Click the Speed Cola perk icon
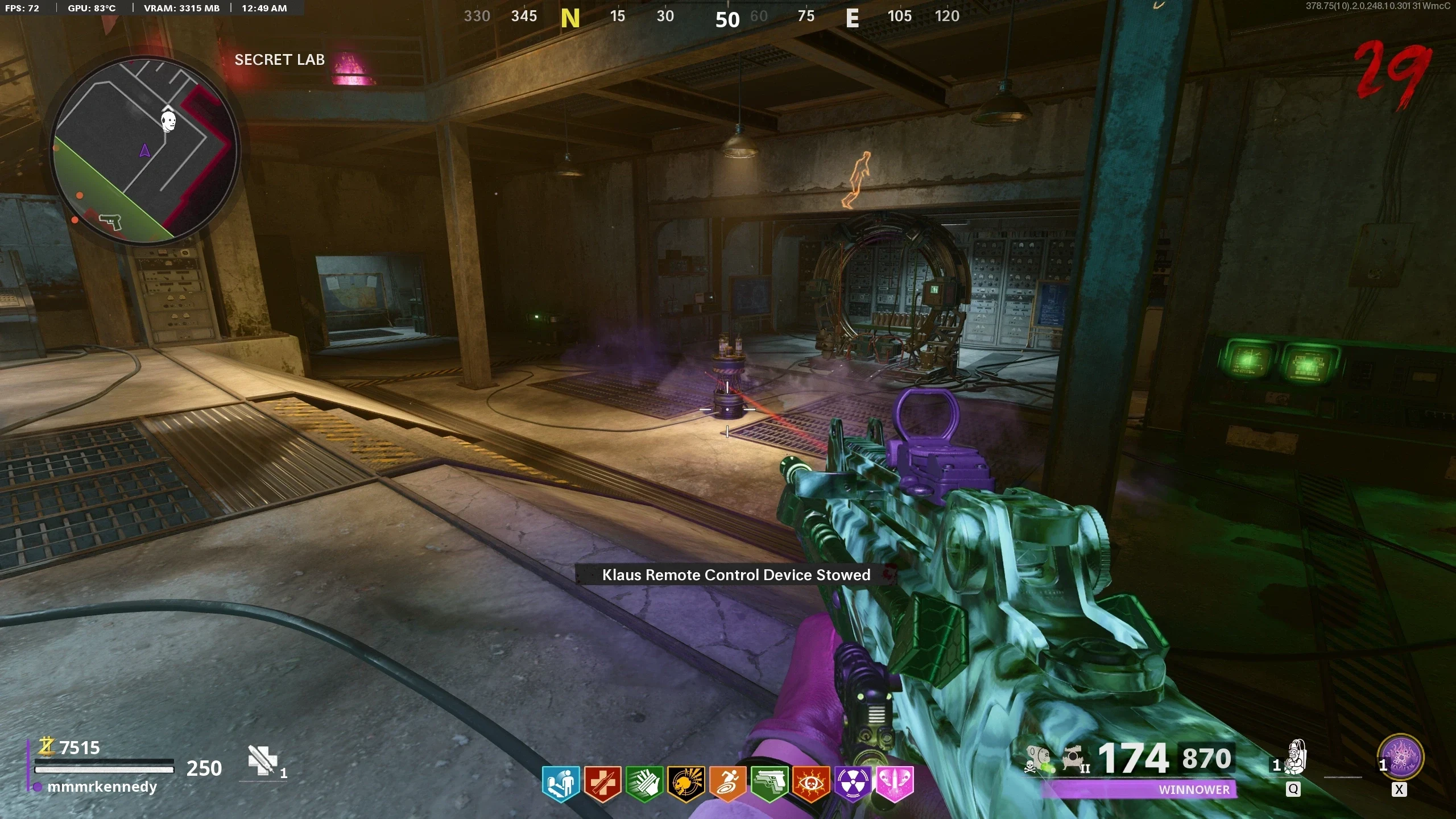This screenshot has width=1456, height=819. 644,783
